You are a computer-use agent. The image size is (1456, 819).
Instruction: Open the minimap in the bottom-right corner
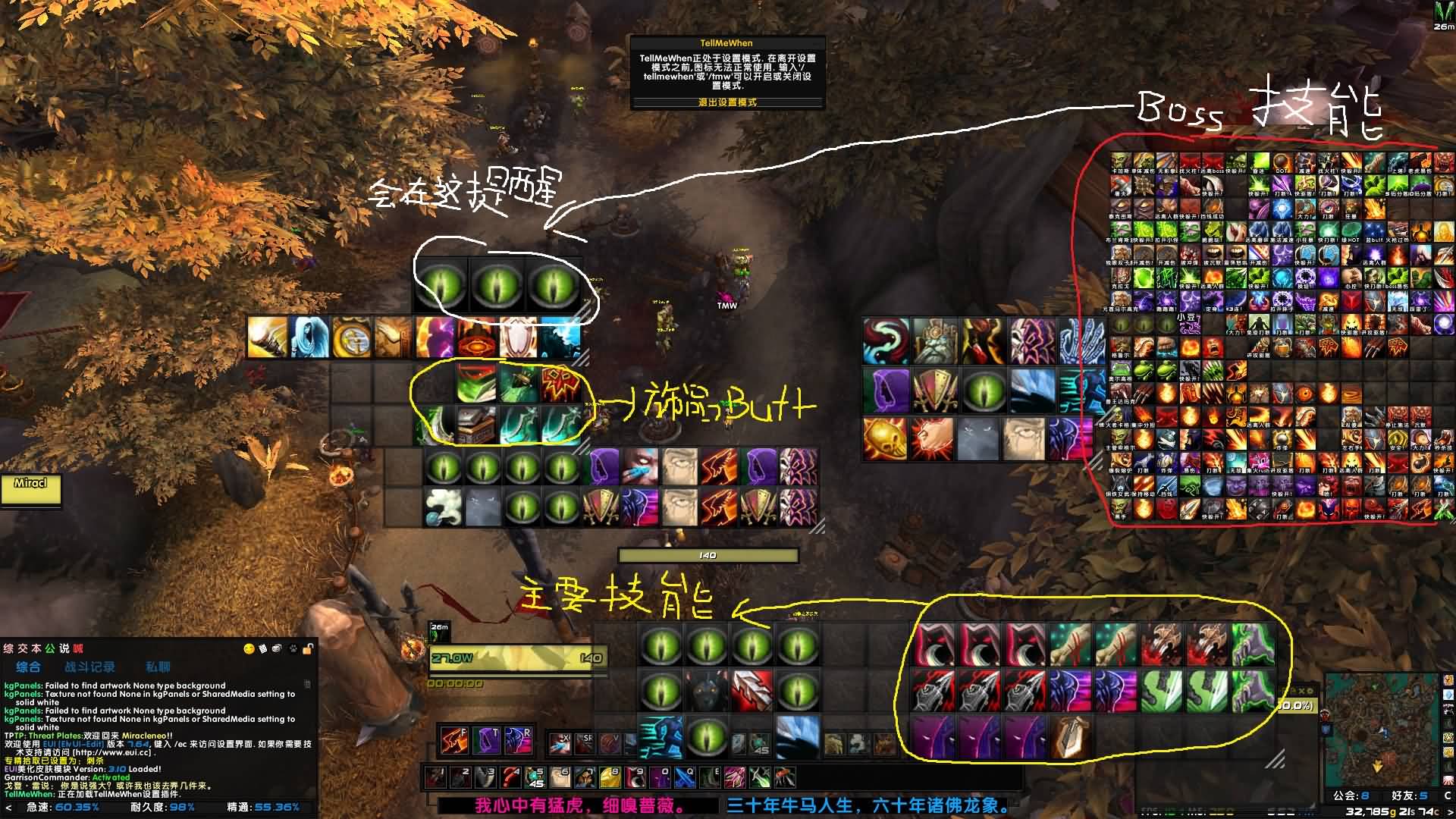coord(1382,728)
